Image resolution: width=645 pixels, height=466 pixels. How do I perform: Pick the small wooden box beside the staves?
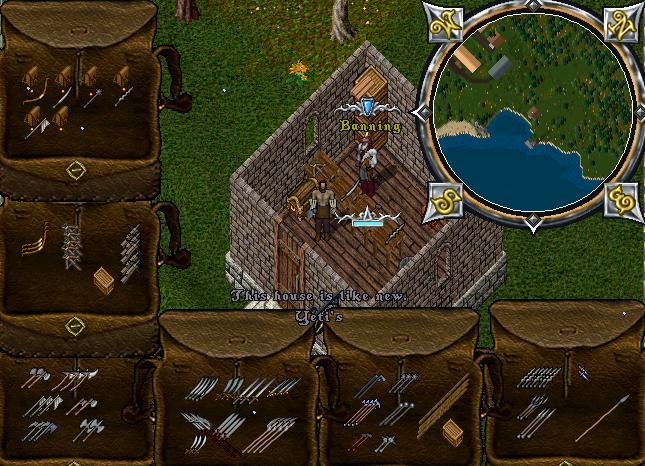click(x=453, y=433)
